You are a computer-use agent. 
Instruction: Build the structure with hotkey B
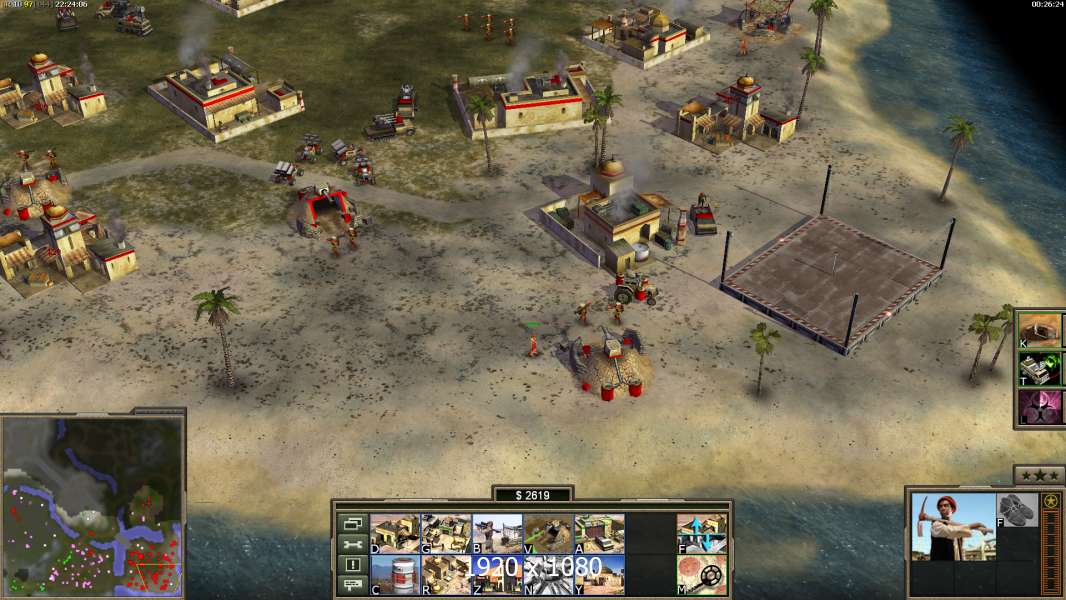click(496, 534)
